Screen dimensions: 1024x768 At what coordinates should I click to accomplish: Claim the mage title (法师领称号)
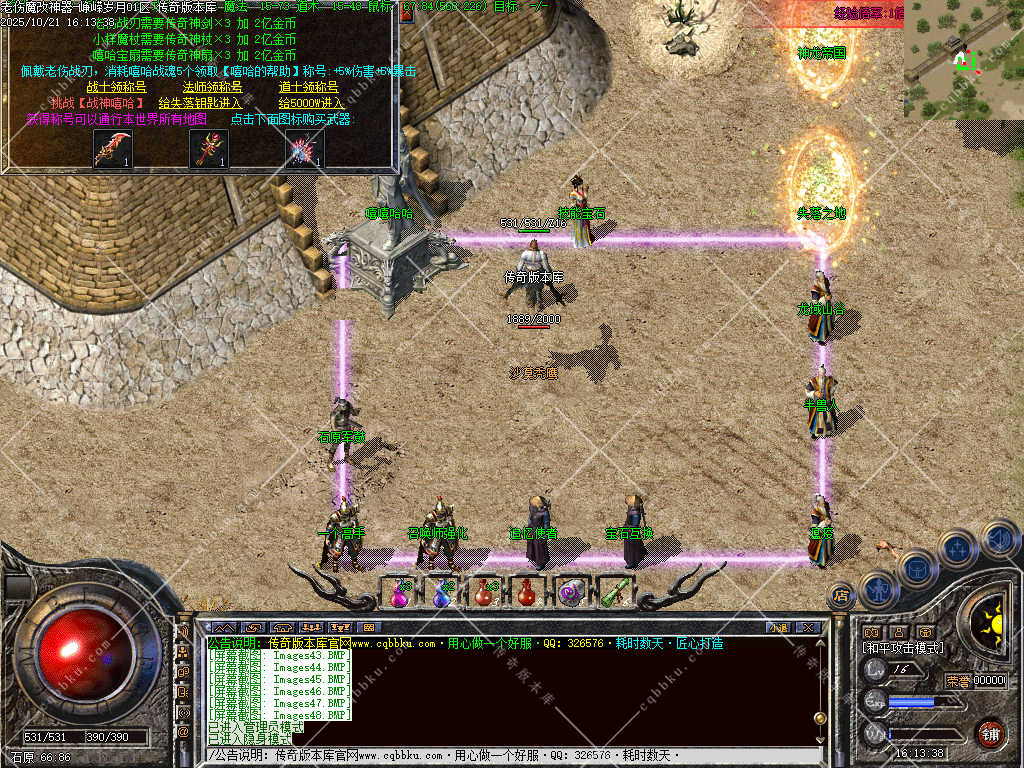[x=212, y=87]
